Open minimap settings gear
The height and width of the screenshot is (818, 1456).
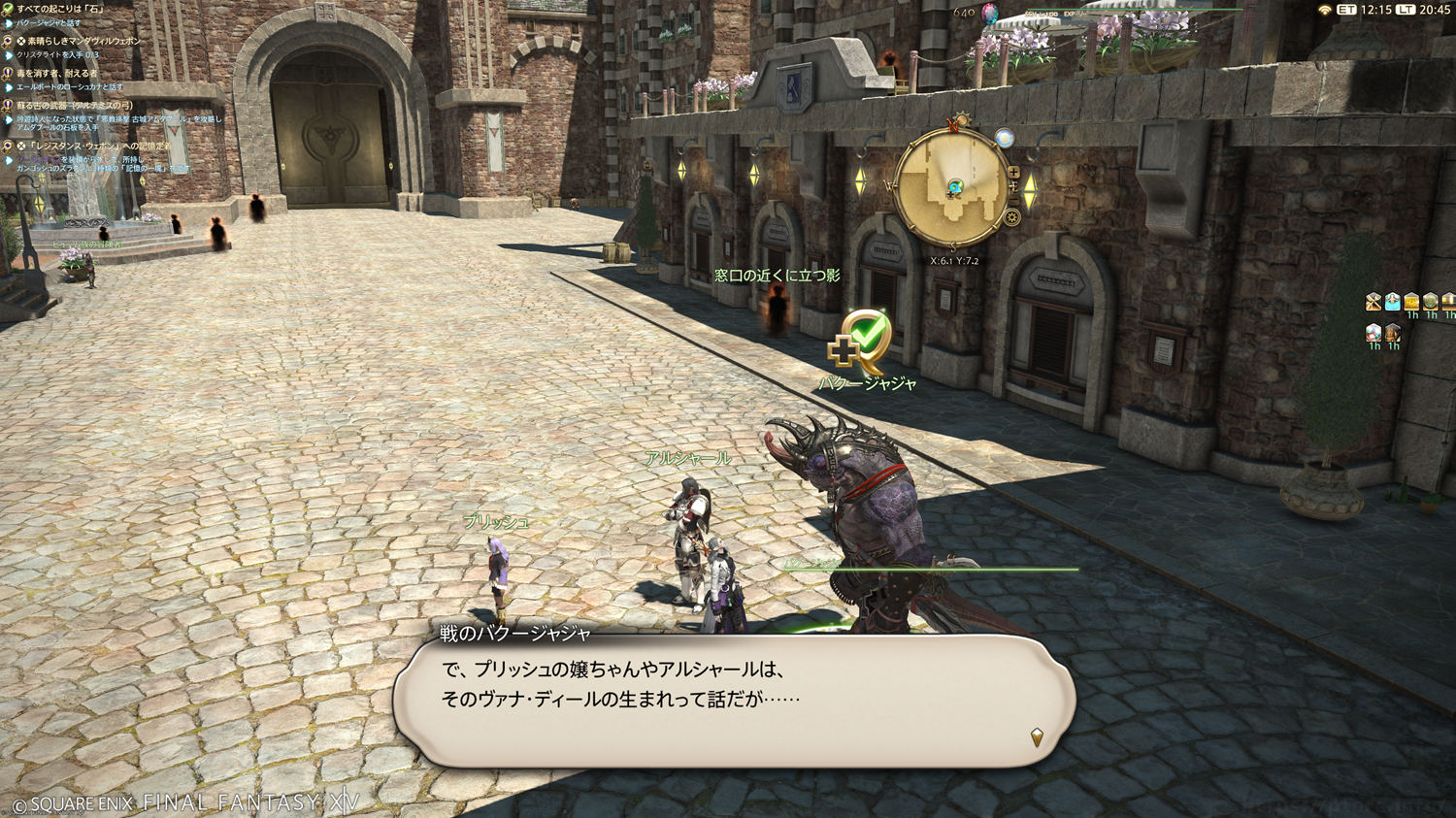1012,217
